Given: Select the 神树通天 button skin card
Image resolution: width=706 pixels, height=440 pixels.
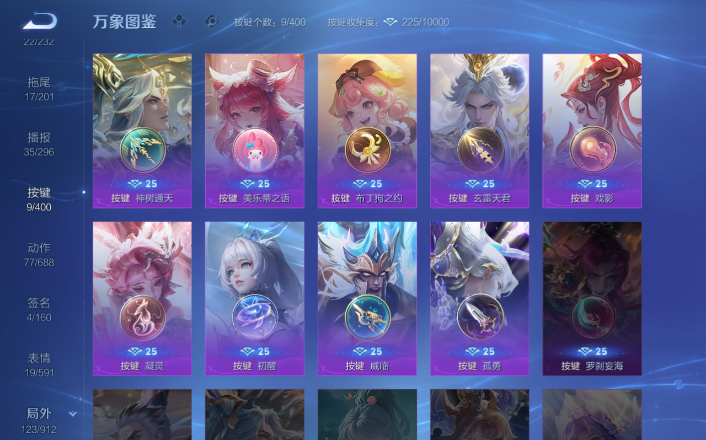Looking at the screenshot, I should (142, 130).
